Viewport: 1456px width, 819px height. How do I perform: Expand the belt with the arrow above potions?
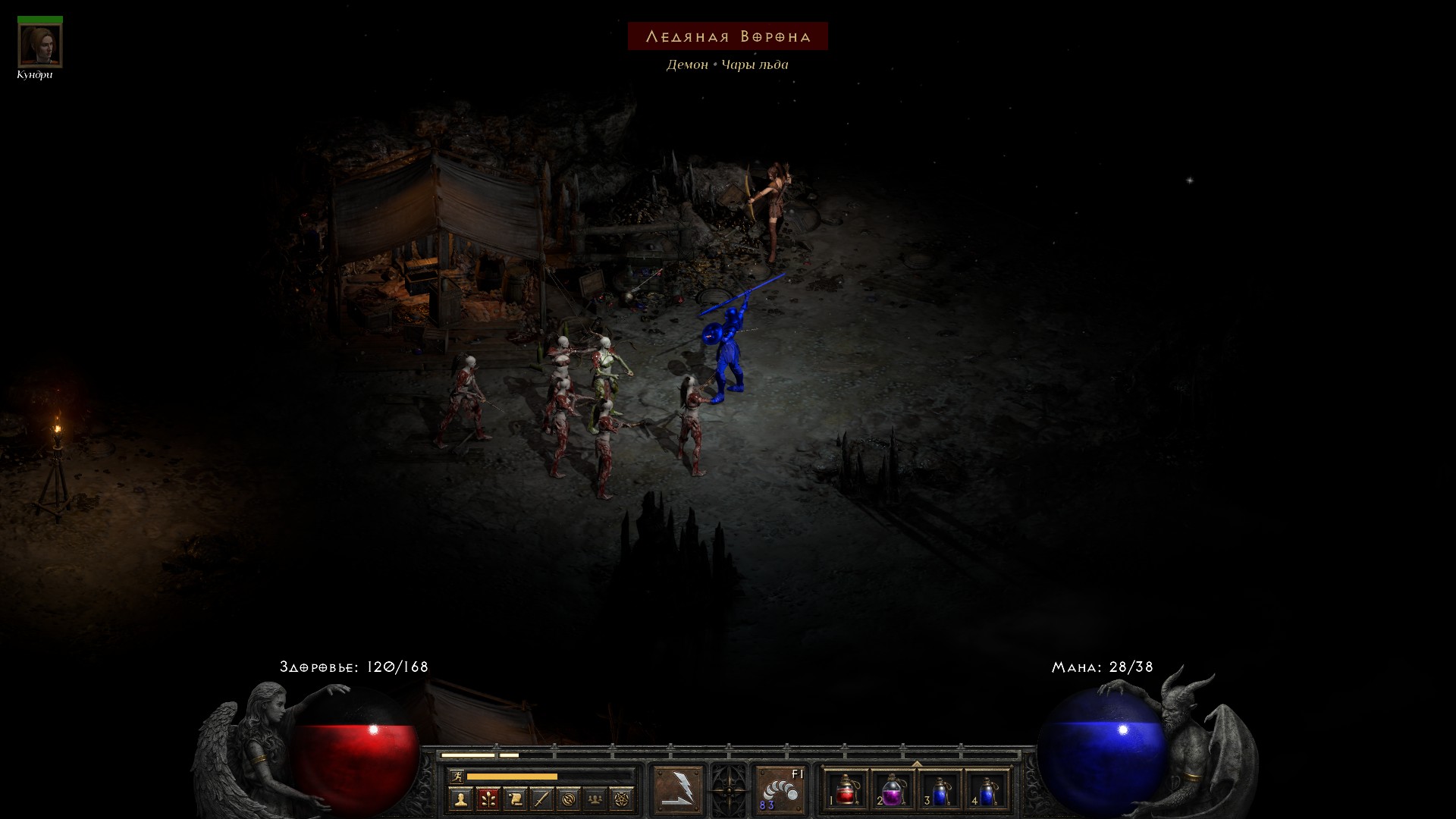click(917, 764)
